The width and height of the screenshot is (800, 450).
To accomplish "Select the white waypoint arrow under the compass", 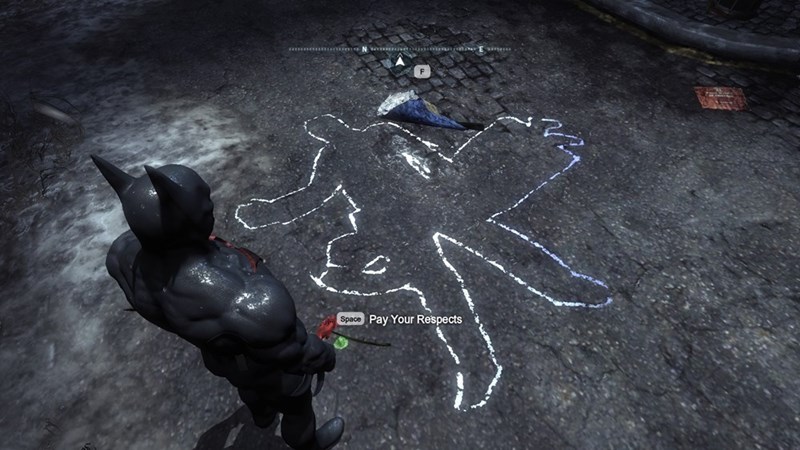I will (400, 62).
